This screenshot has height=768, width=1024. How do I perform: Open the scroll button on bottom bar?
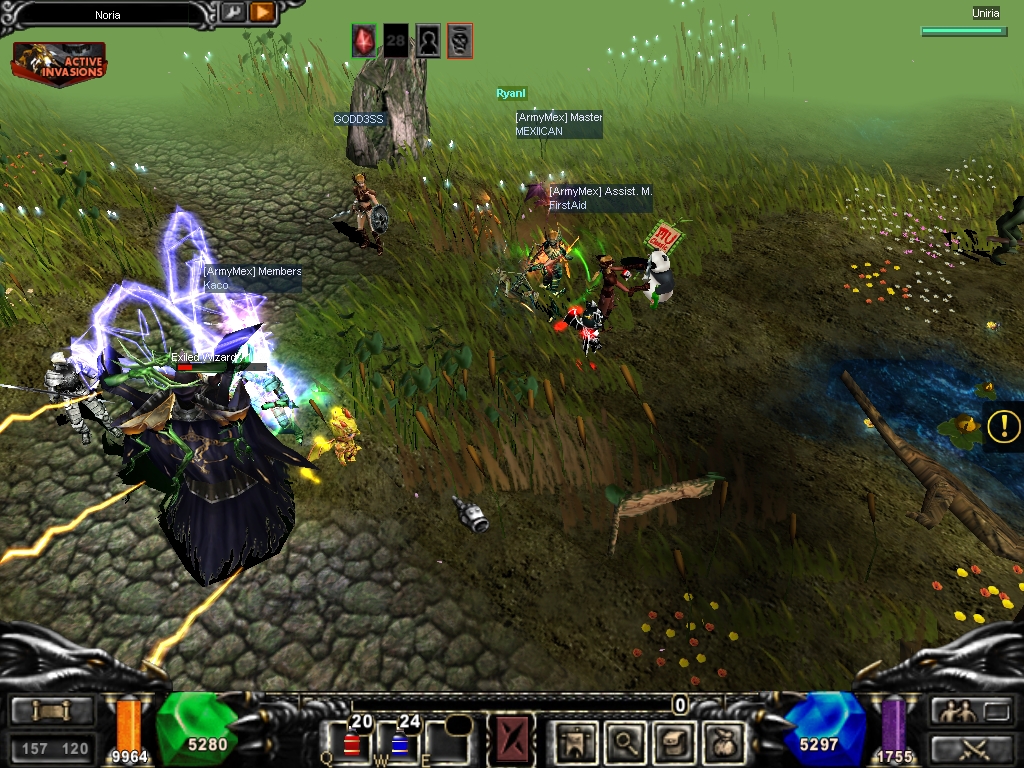tap(51, 711)
